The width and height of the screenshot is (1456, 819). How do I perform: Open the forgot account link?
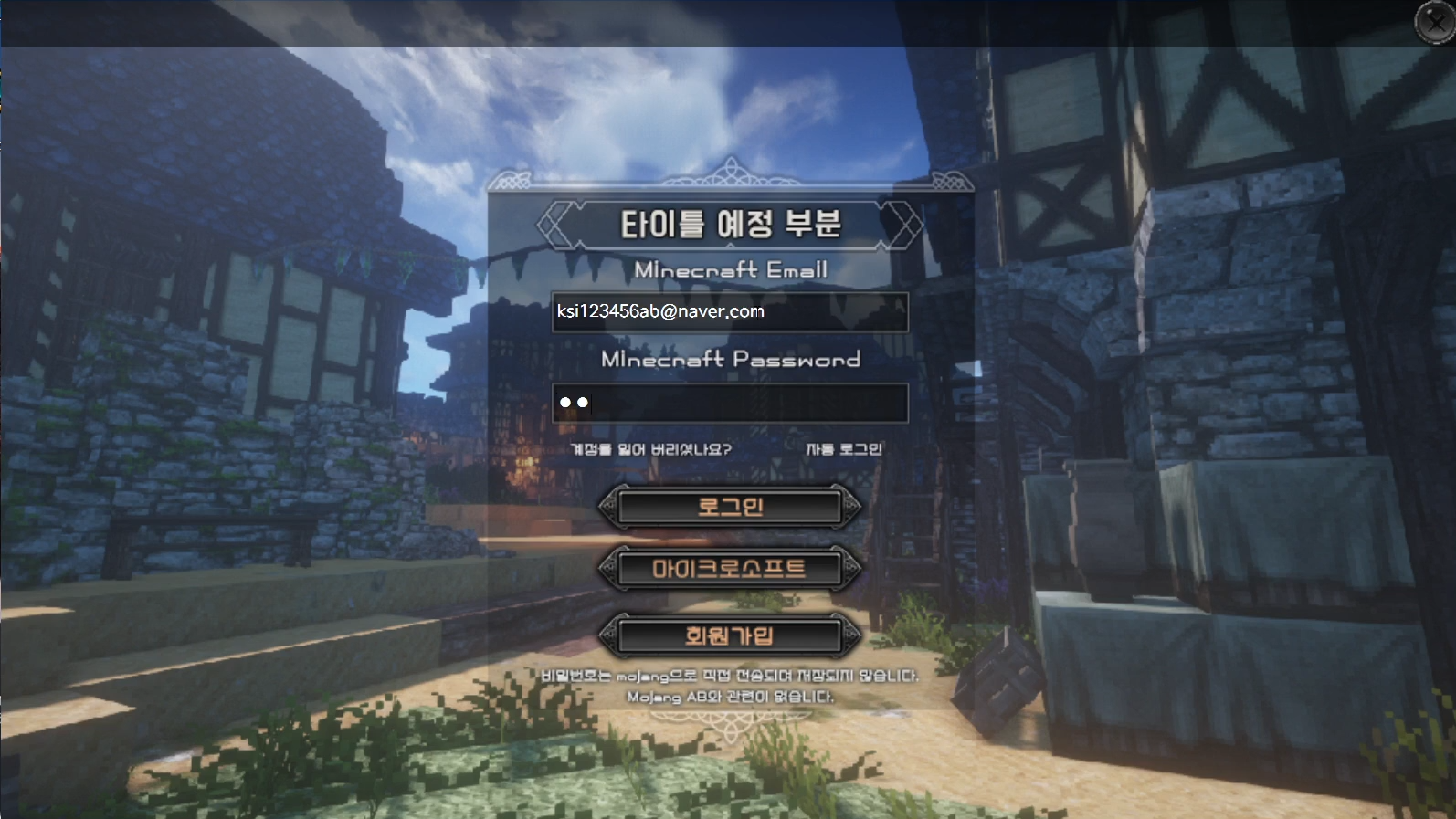click(x=650, y=449)
